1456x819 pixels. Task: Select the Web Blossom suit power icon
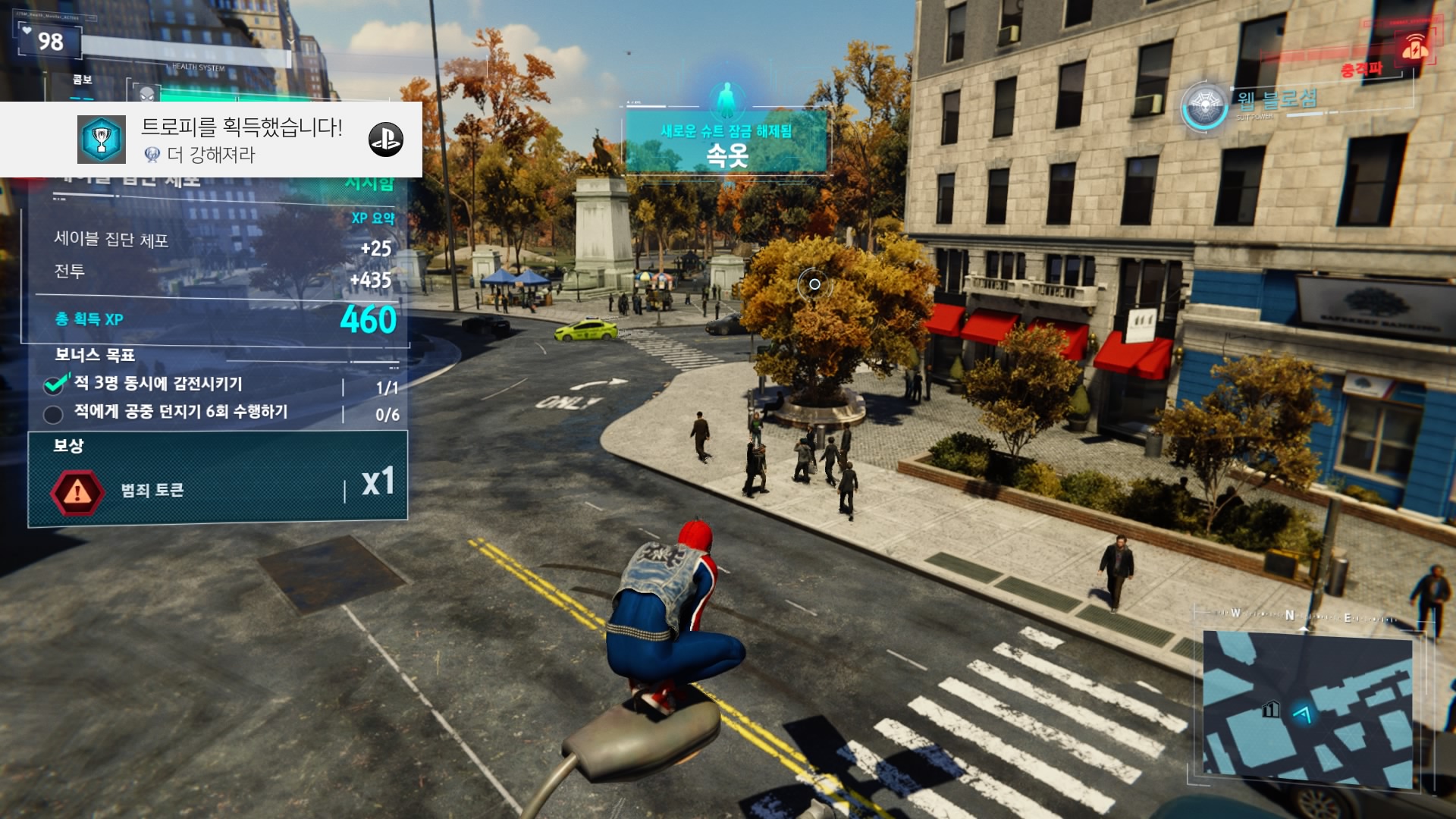click(x=1204, y=106)
